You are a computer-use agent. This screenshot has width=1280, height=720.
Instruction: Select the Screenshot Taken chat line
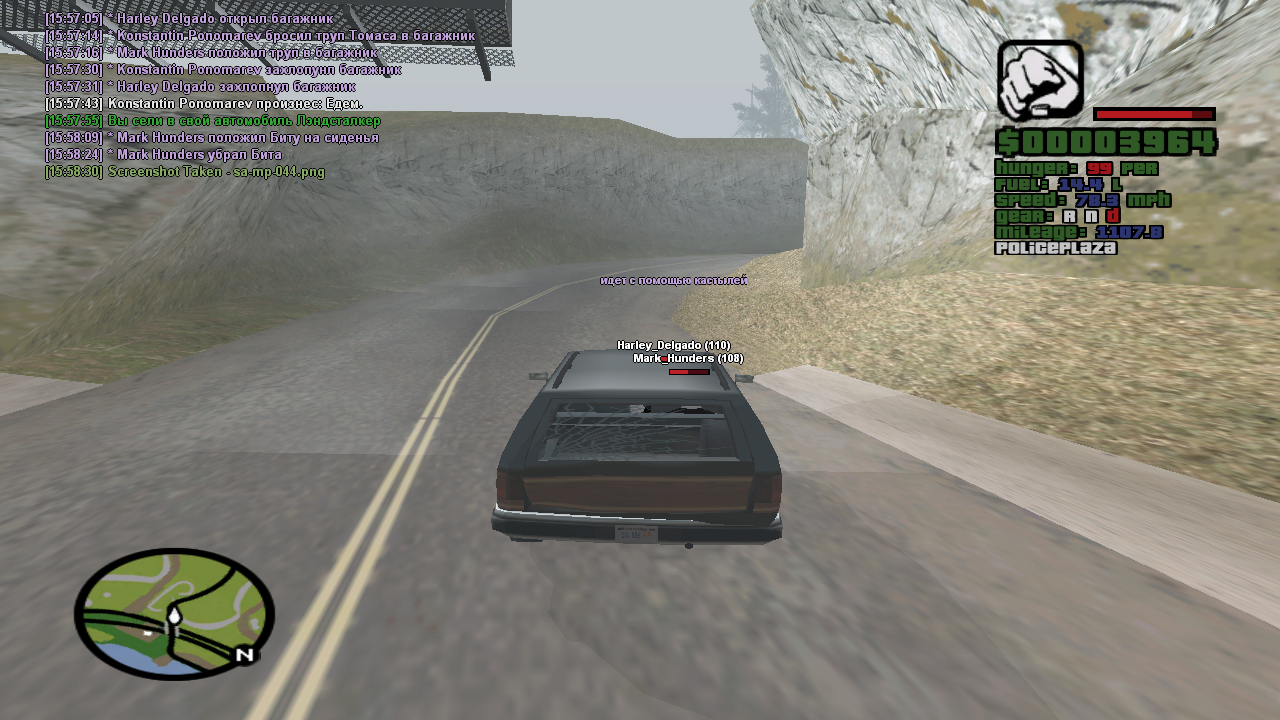click(185, 172)
